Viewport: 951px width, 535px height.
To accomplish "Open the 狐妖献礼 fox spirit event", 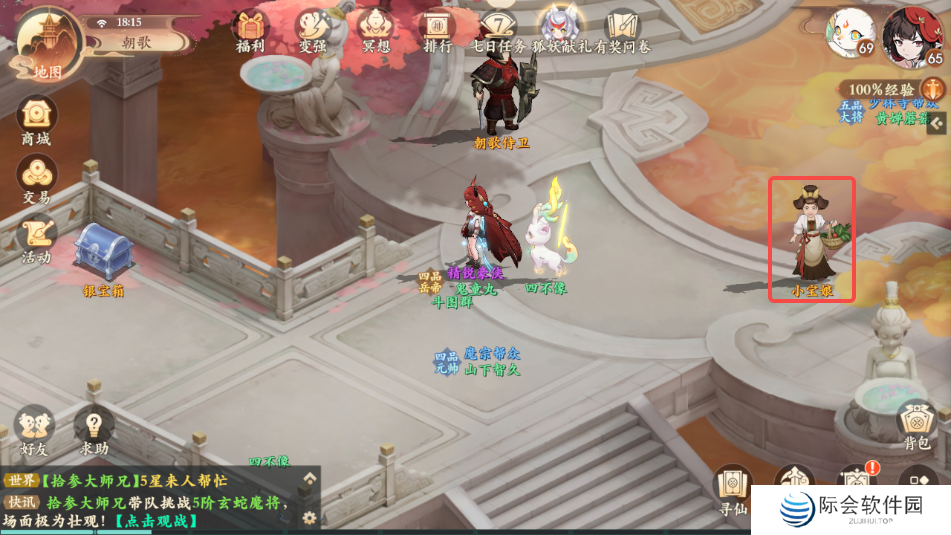I will tap(563, 30).
